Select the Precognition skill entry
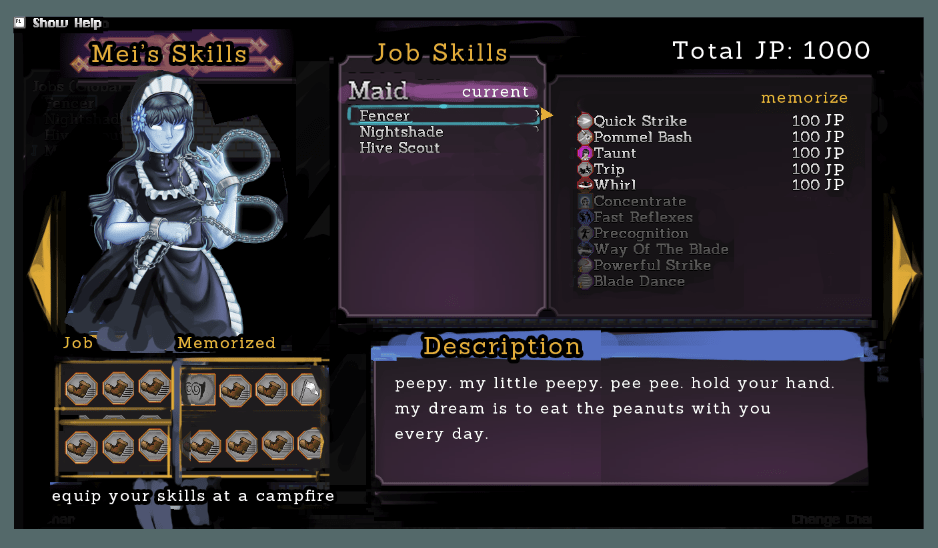 click(640, 233)
